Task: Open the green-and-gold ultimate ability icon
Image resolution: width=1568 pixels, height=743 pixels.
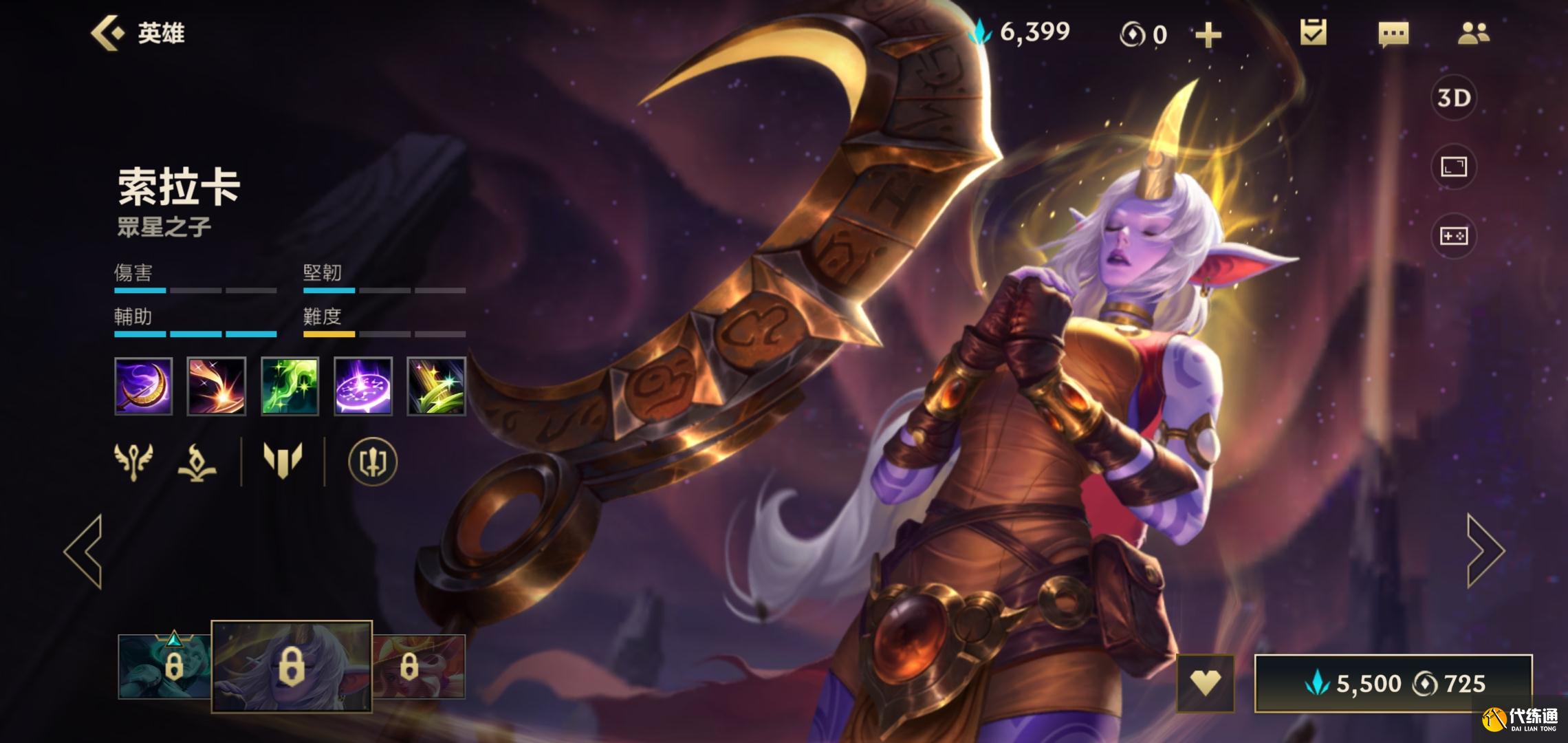Action: [436, 386]
